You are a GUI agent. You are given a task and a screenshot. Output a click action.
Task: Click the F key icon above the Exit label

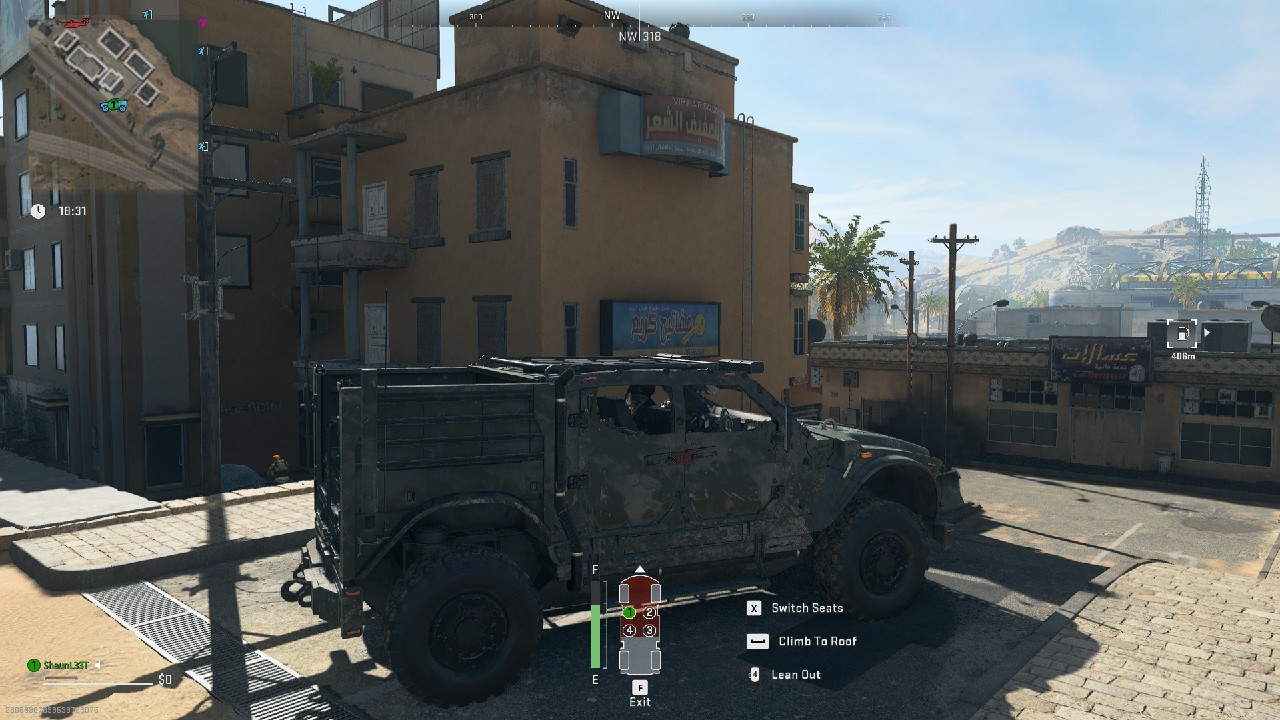640,688
